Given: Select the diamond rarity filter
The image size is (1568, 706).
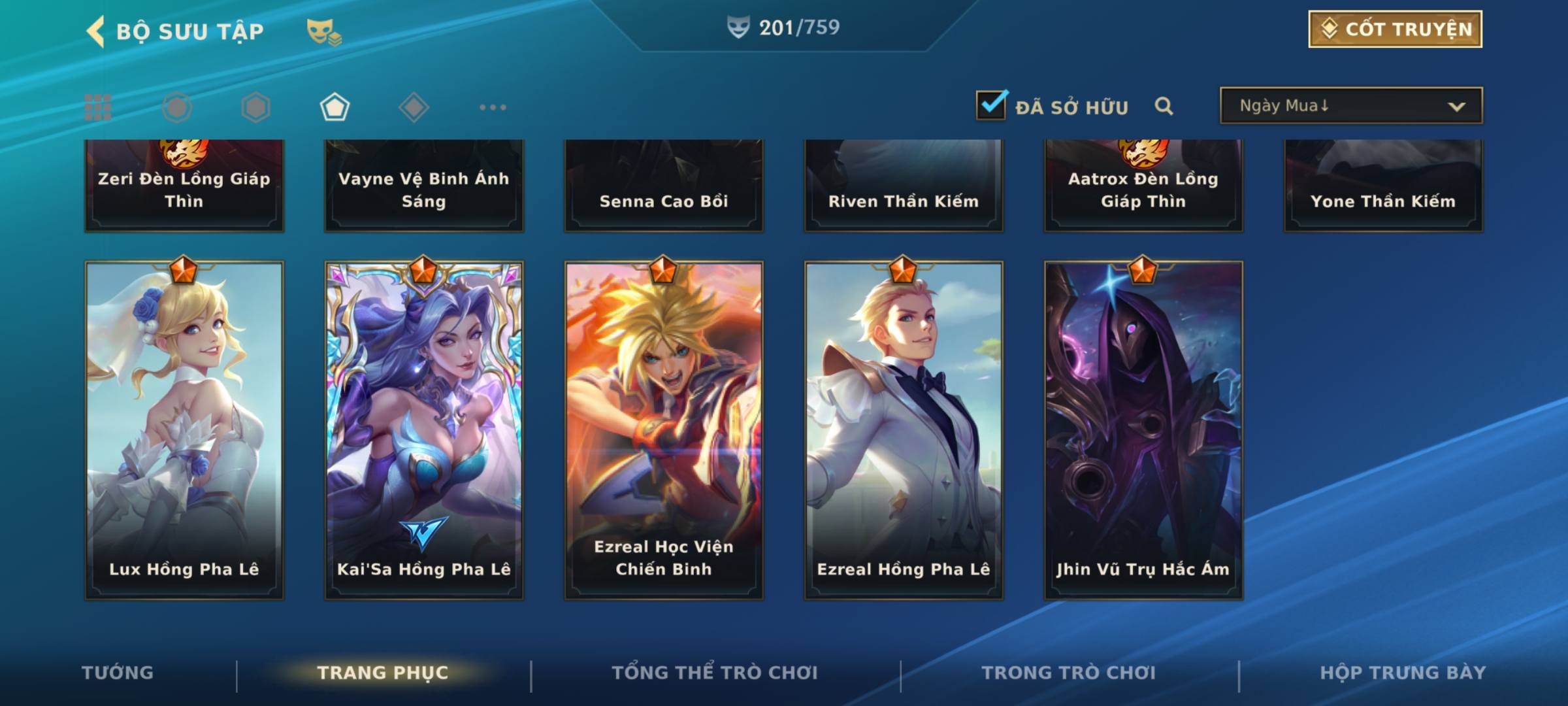Looking at the screenshot, I should (x=414, y=107).
